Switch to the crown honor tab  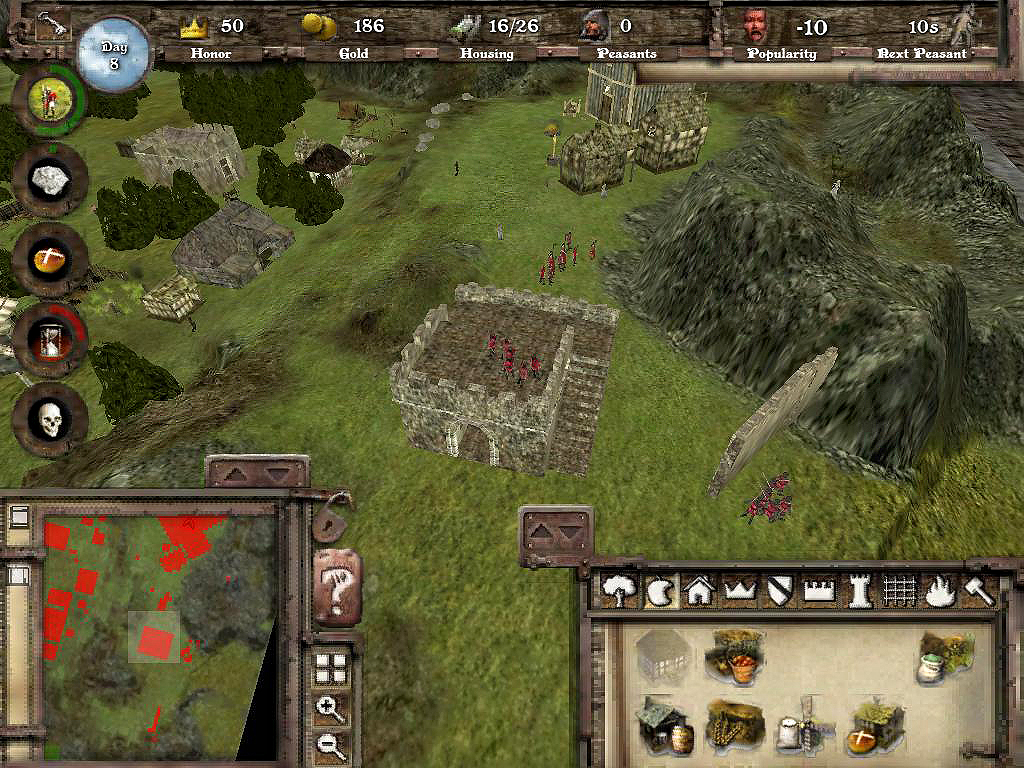739,592
